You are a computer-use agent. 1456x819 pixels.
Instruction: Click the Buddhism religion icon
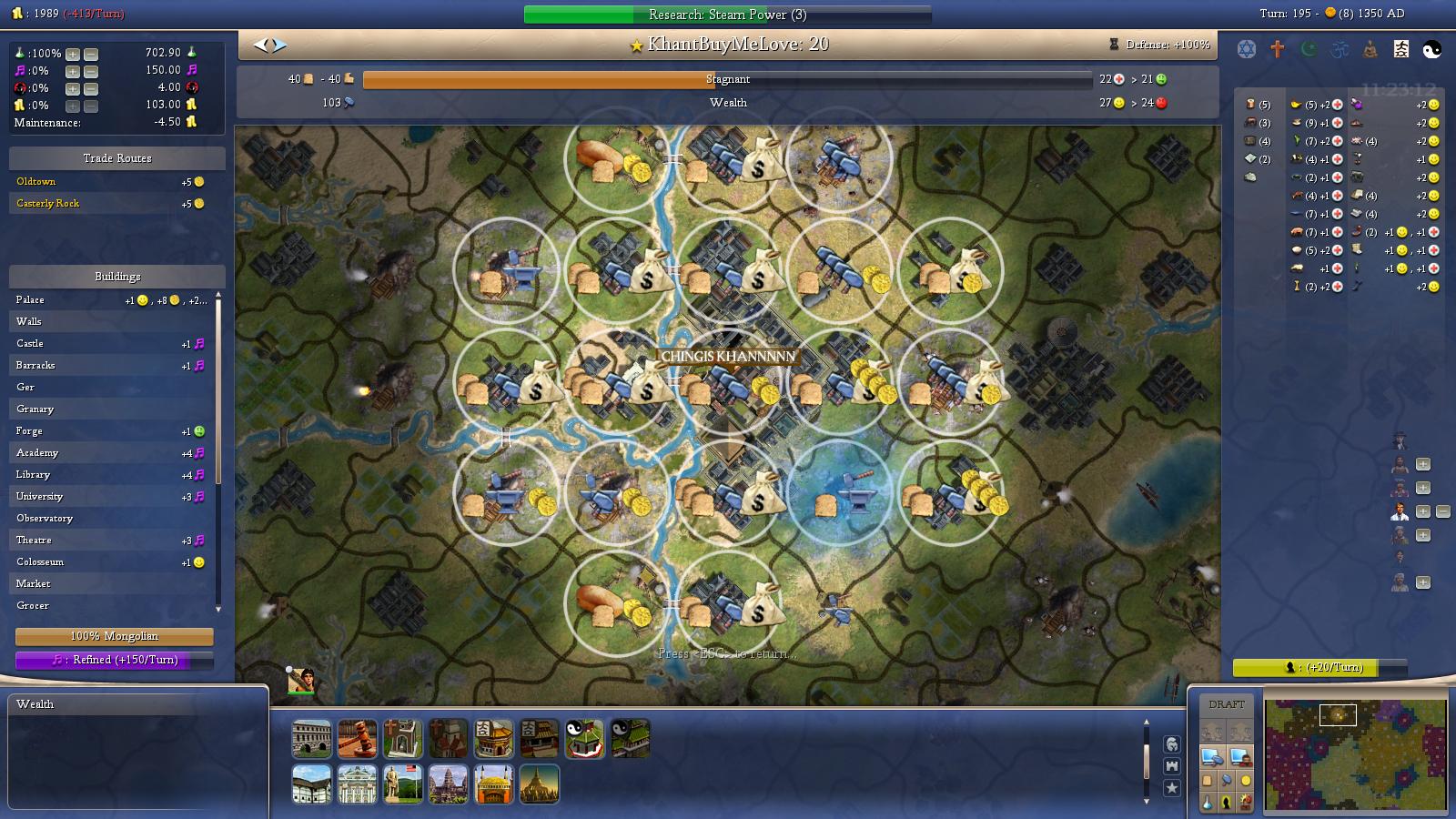coord(1369,48)
